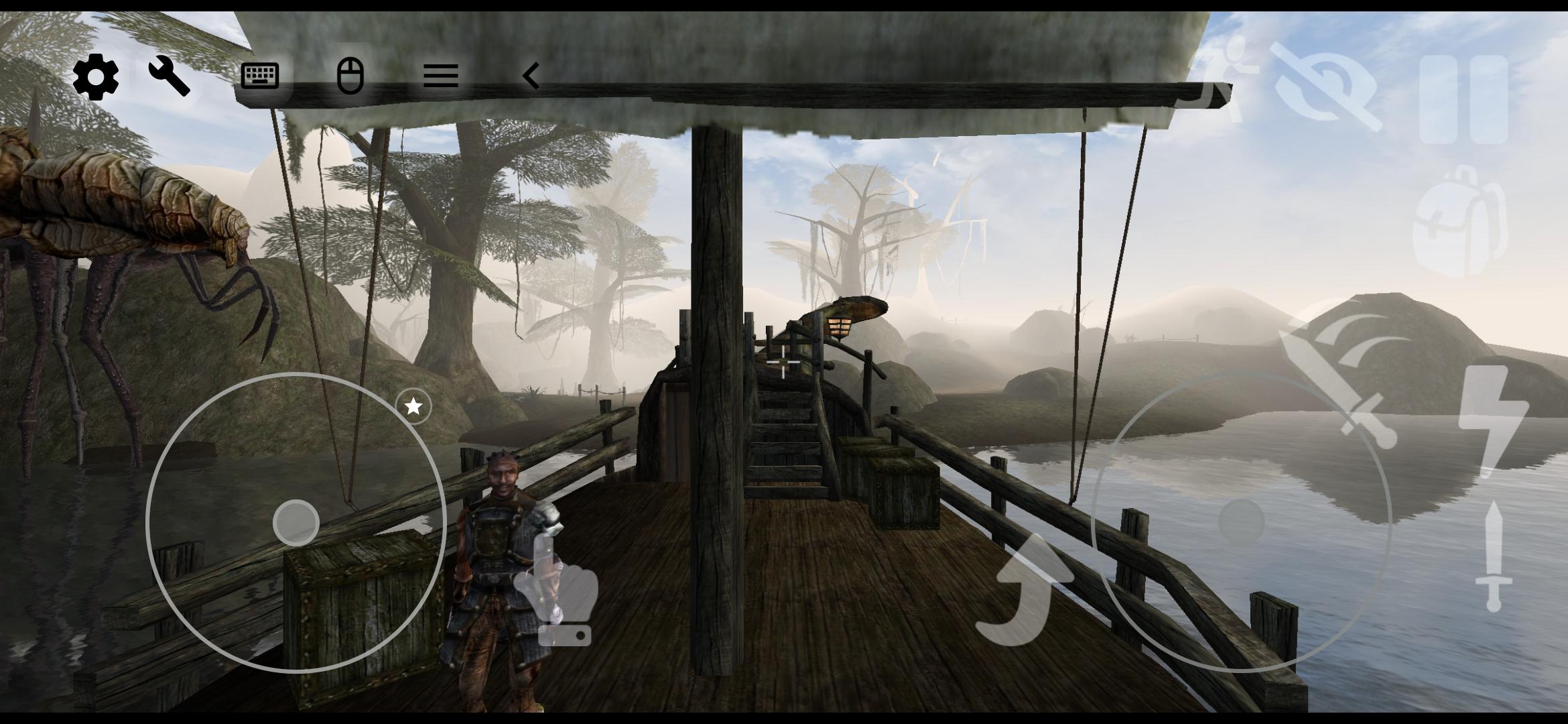Tap the left movement joystick knob
This screenshot has height=724, width=1568.
[296, 522]
